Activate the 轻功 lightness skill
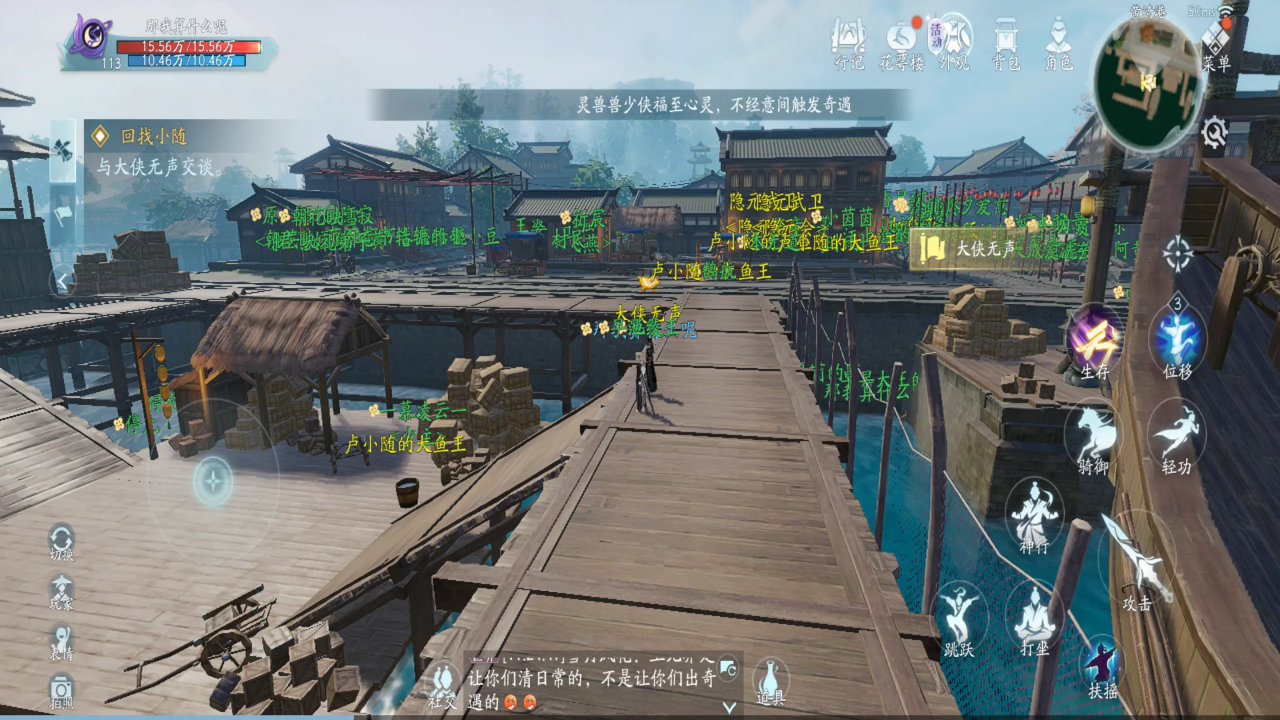The width and height of the screenshot is (1280, 720). pos(1176,435)
